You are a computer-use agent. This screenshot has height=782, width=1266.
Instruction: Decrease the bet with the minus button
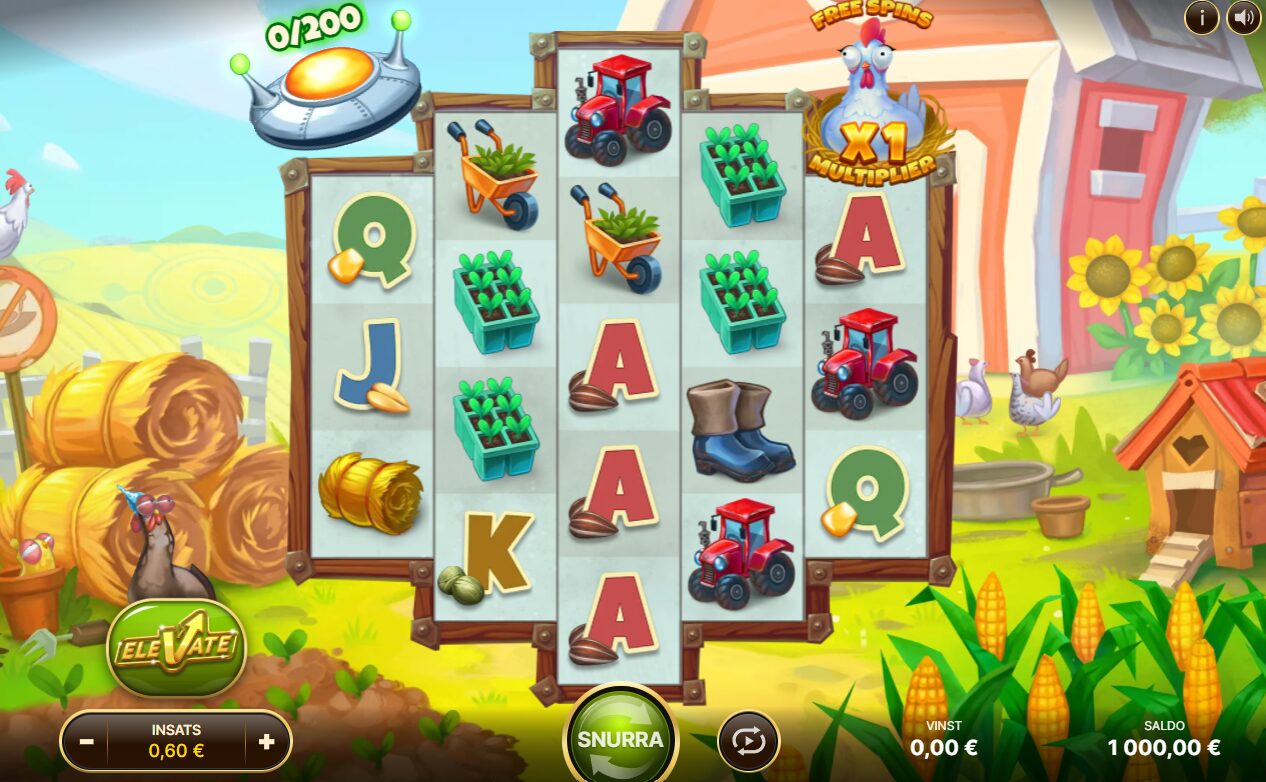click(87, 742)
